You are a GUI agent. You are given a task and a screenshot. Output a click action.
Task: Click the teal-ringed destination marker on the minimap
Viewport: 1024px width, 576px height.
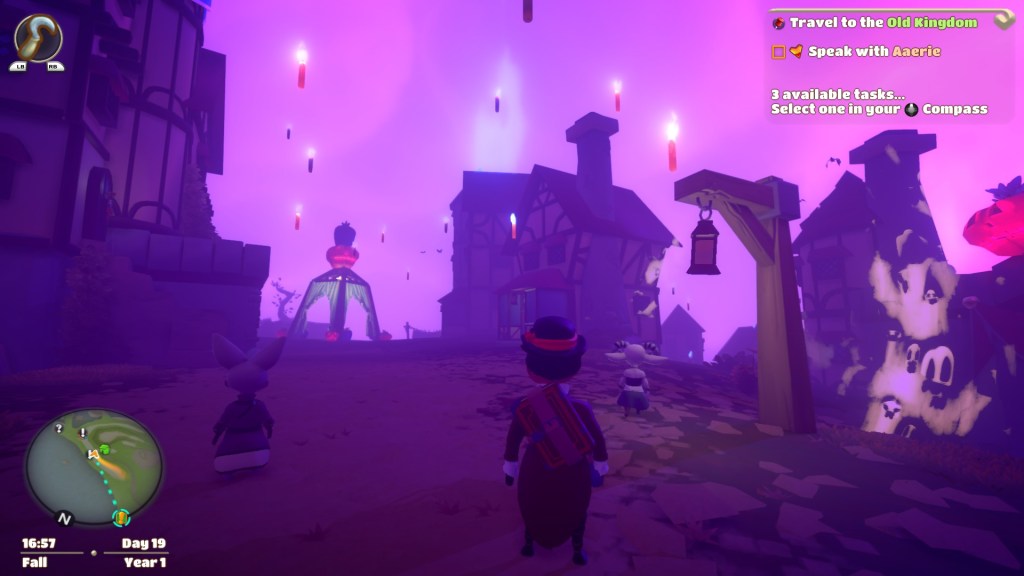[121, 517]
